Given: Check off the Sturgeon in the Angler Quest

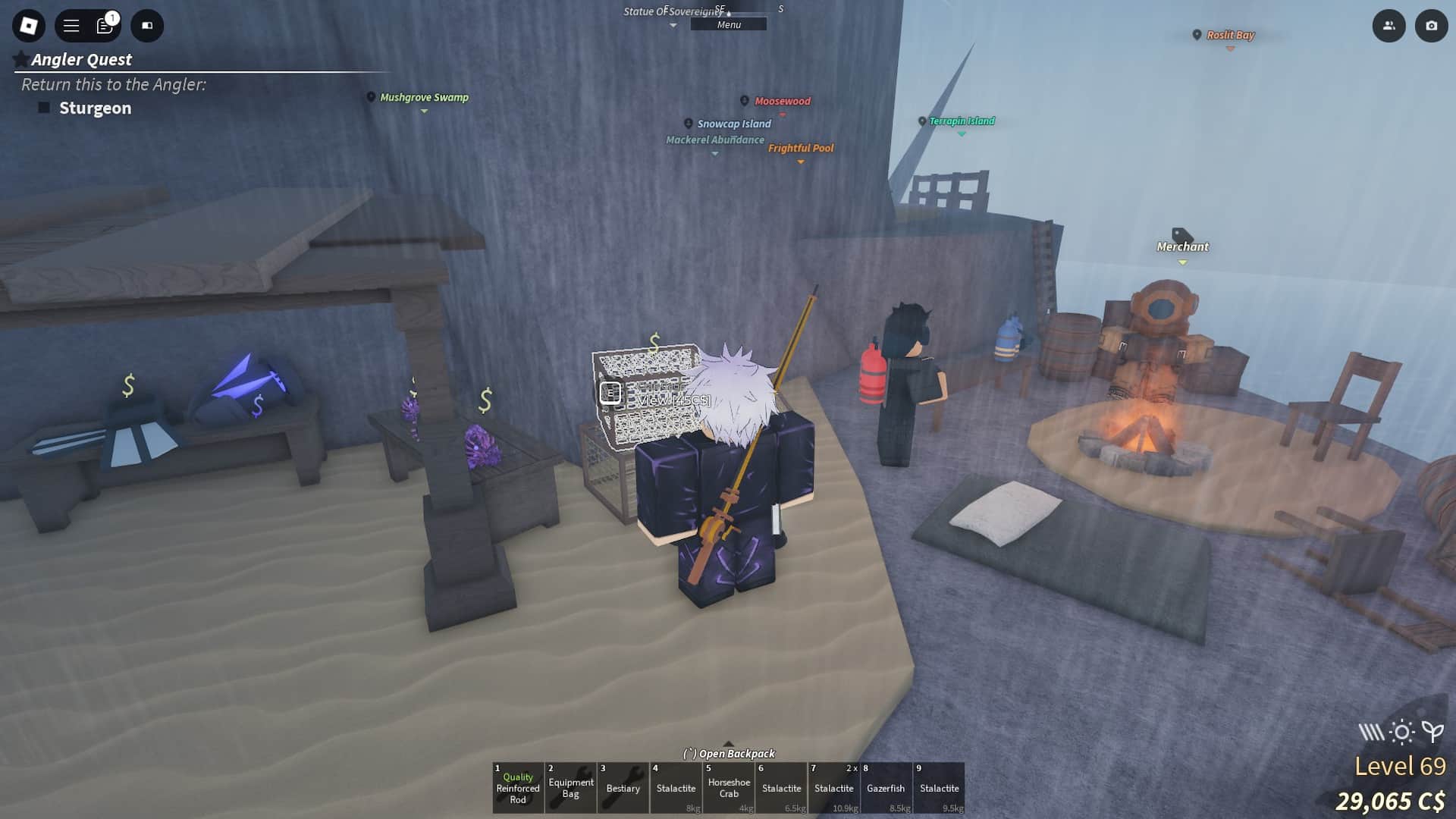Looking at the screenshot, I should (x=45, y=108).
